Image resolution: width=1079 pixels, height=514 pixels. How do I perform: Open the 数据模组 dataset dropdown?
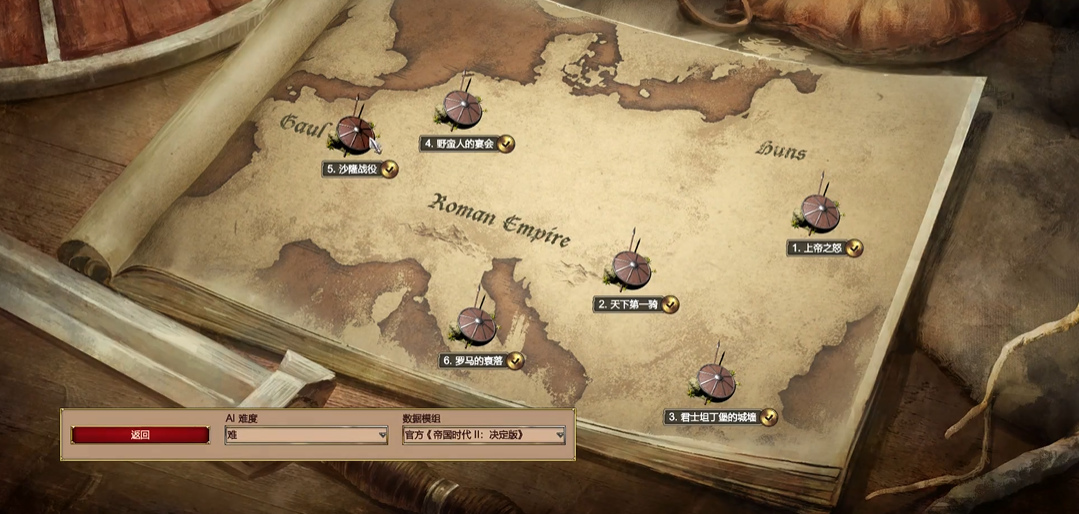click(483, 435)
